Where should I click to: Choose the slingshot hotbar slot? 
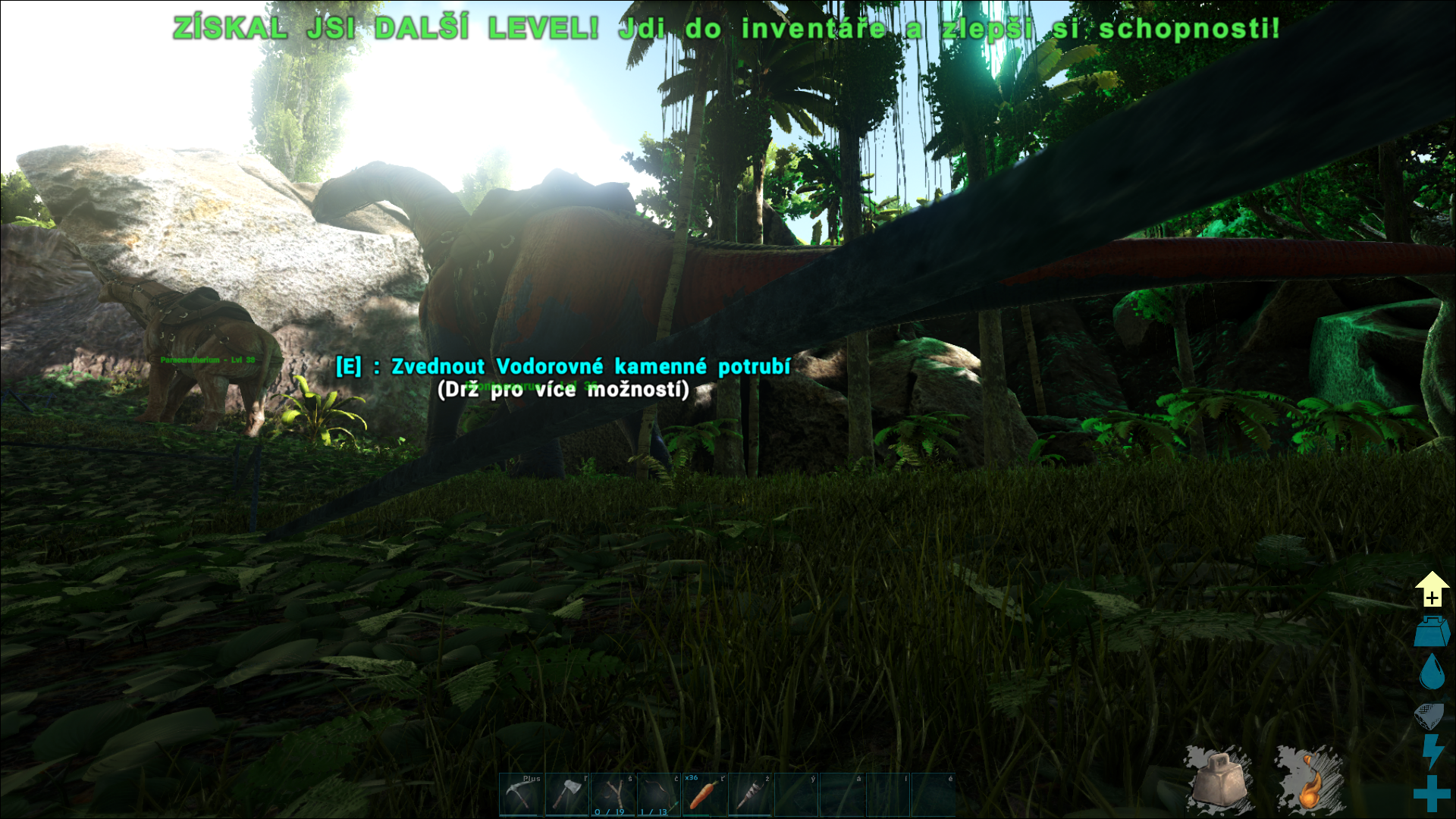coord(613,795)
